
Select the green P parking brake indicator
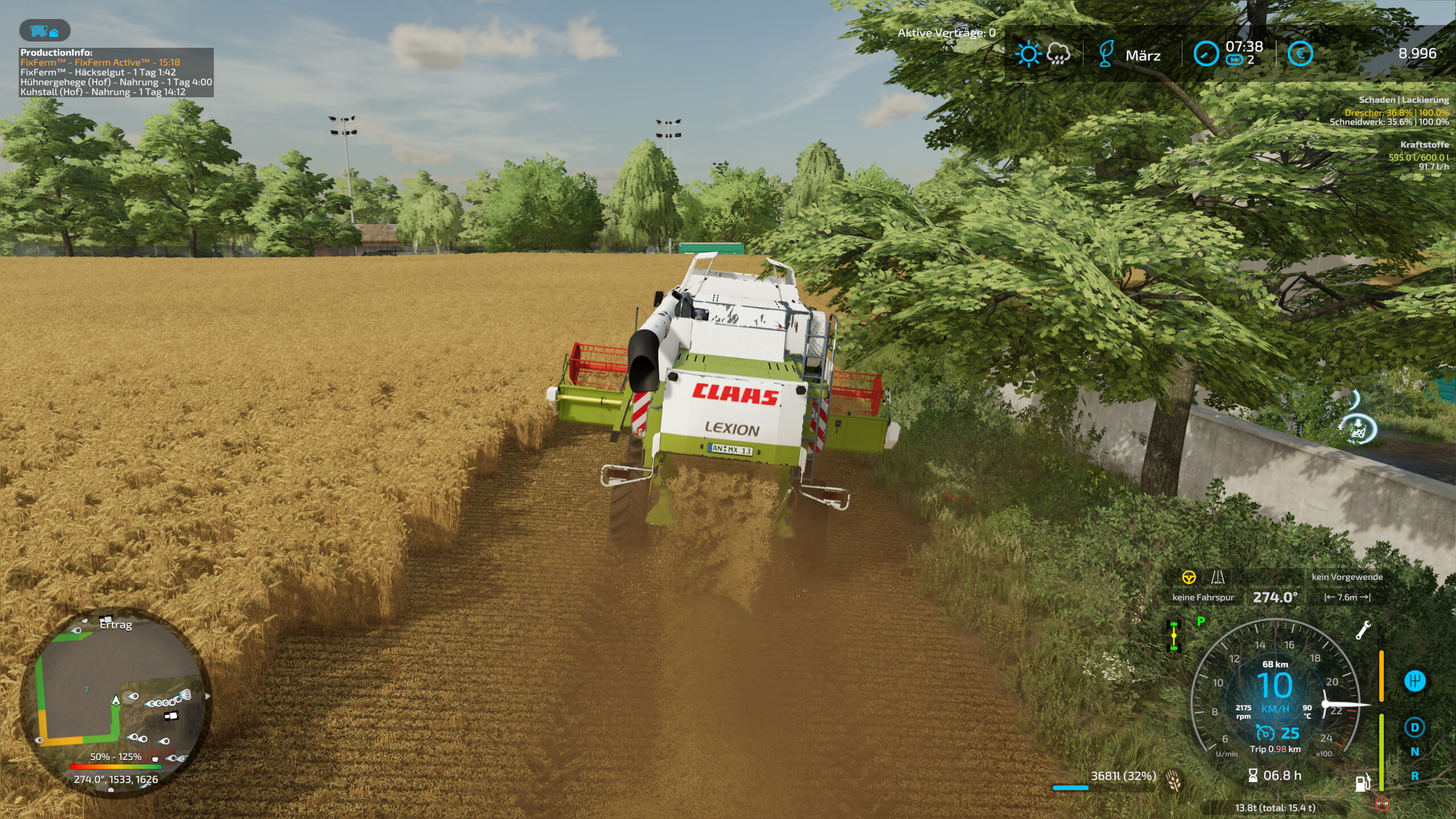pos(1201,621)
